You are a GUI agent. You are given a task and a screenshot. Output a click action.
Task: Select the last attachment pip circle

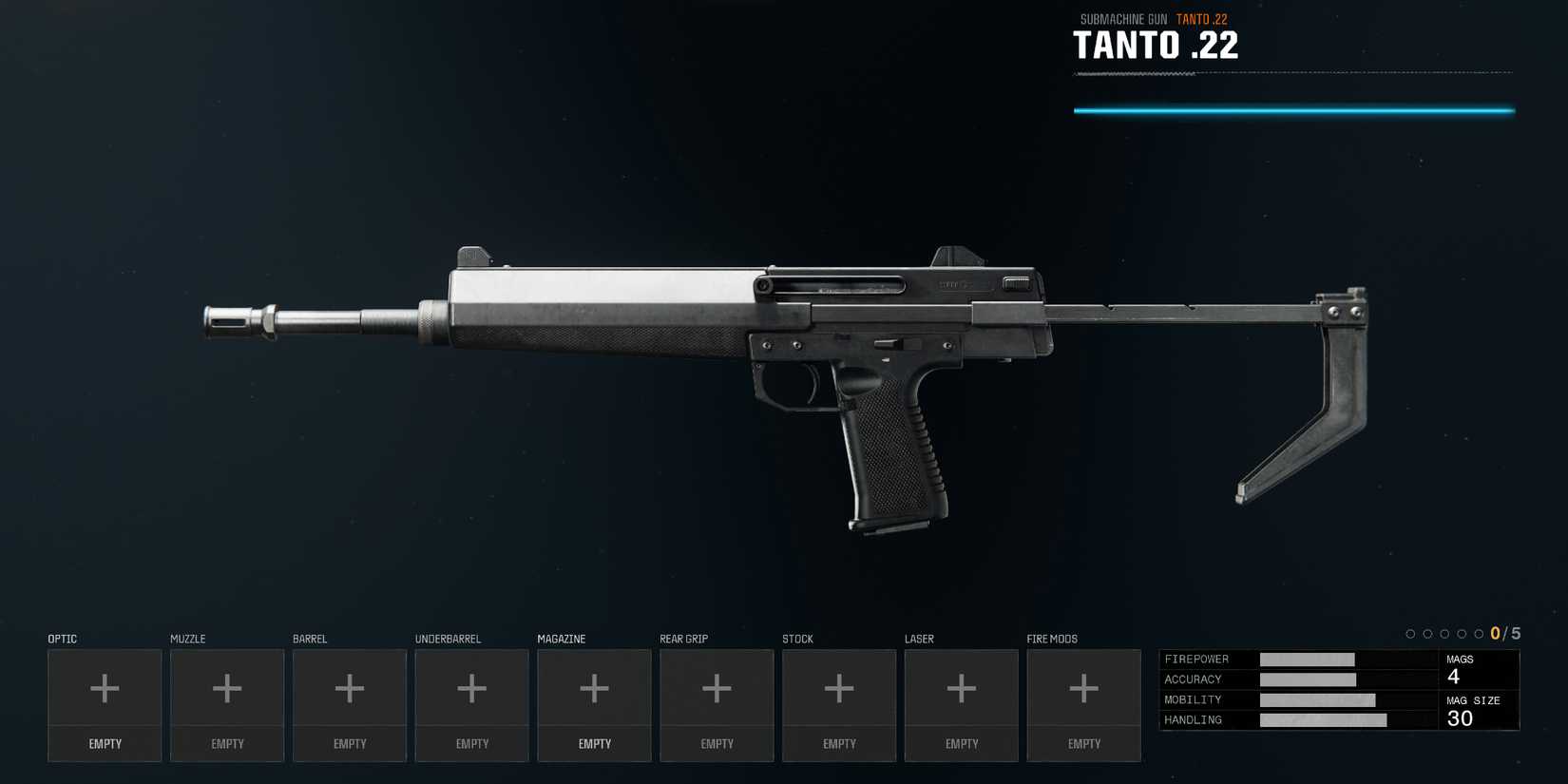[x=1479, y=631]
